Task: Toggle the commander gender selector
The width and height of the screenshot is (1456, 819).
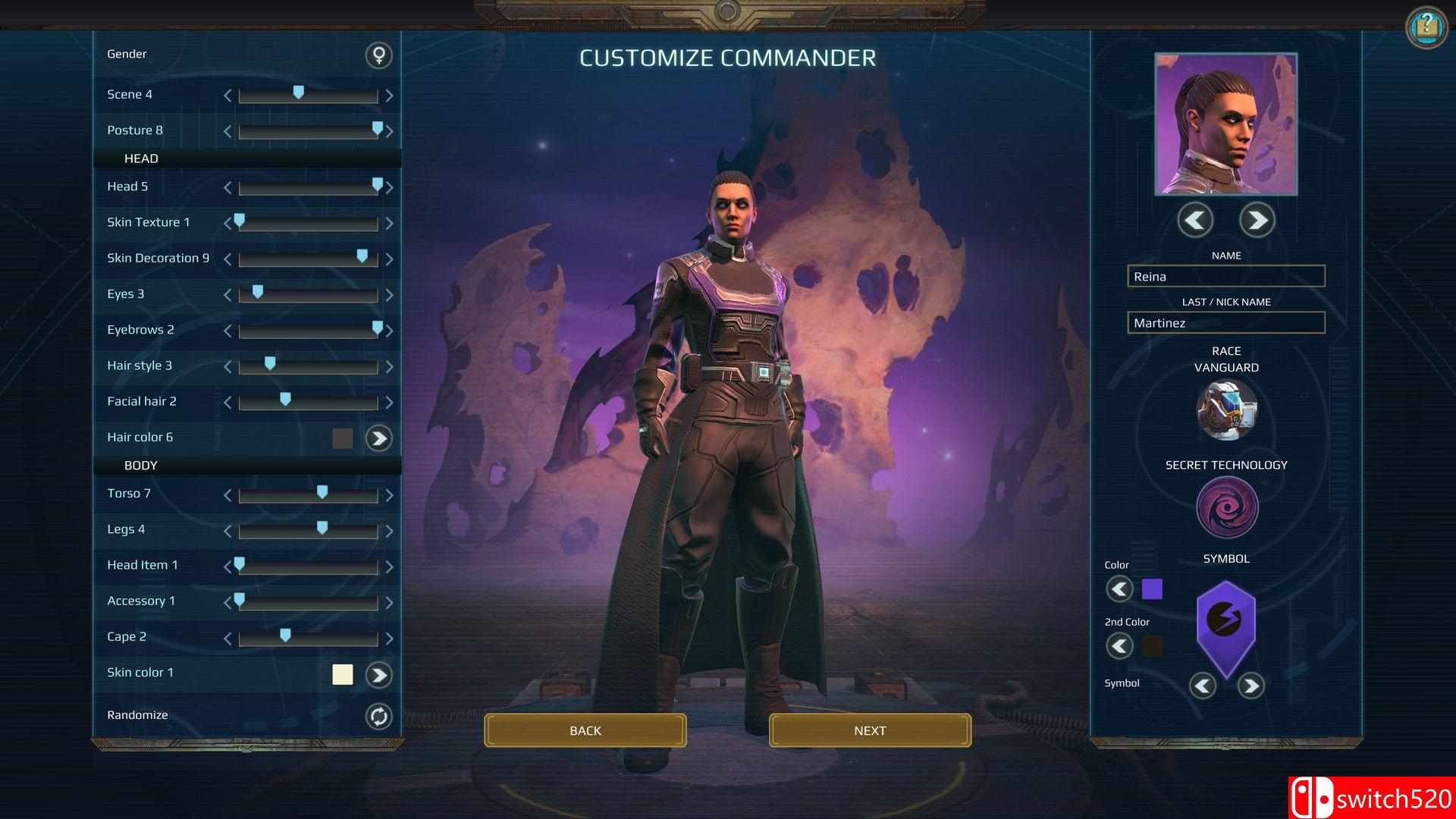Action: tap(378, 56)
